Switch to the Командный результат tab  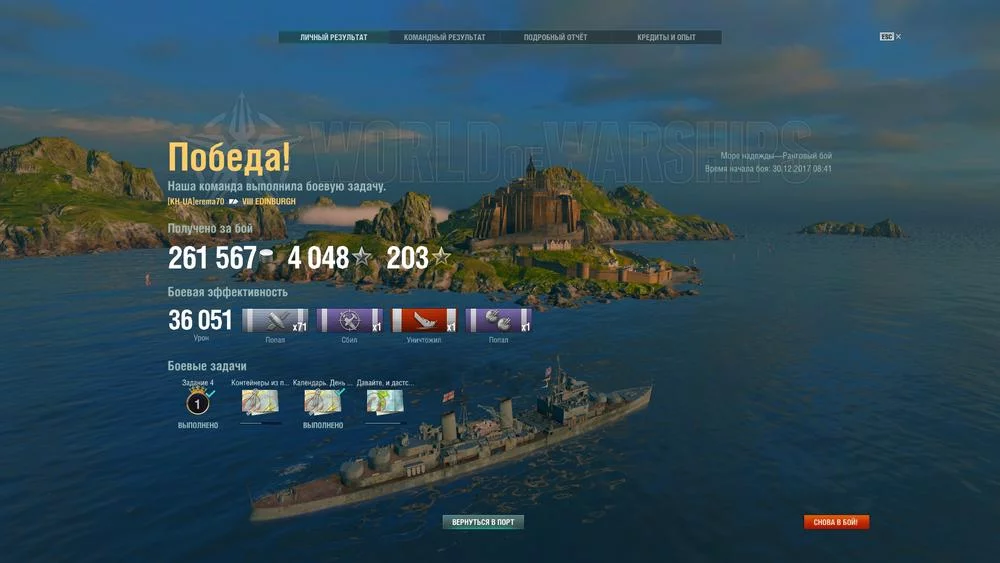pos(444,38)
